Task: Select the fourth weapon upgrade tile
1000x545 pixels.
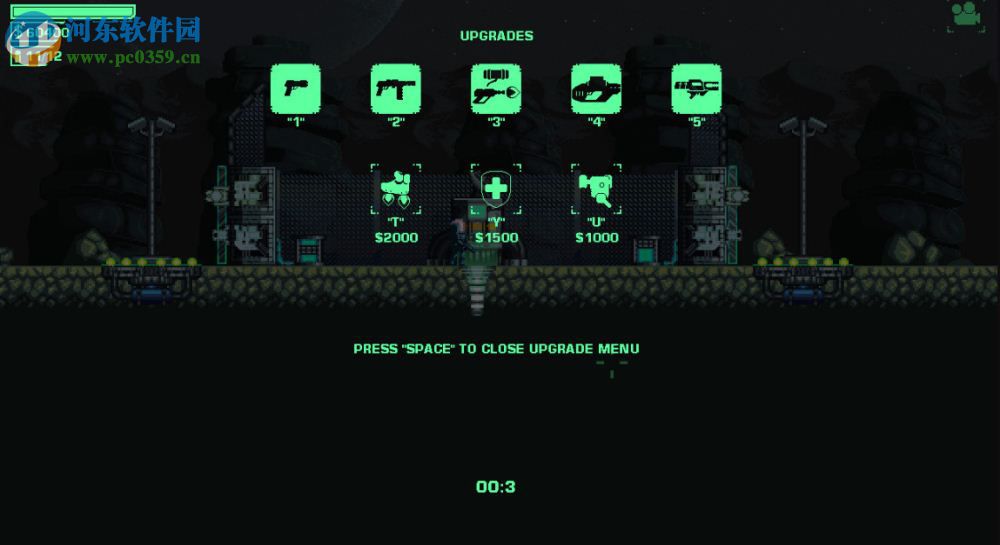Action: [596, 89]
